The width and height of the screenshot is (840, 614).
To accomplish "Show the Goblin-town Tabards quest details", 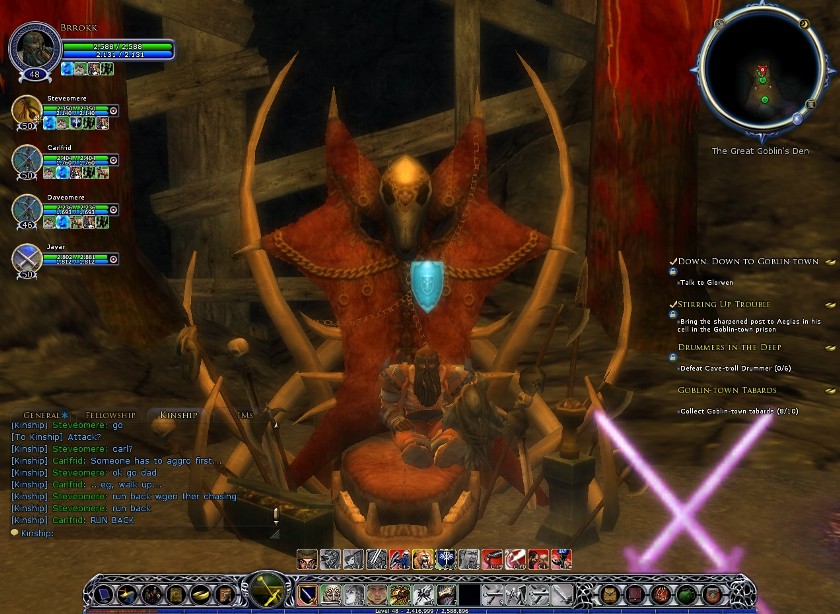I will coord(727,390).
